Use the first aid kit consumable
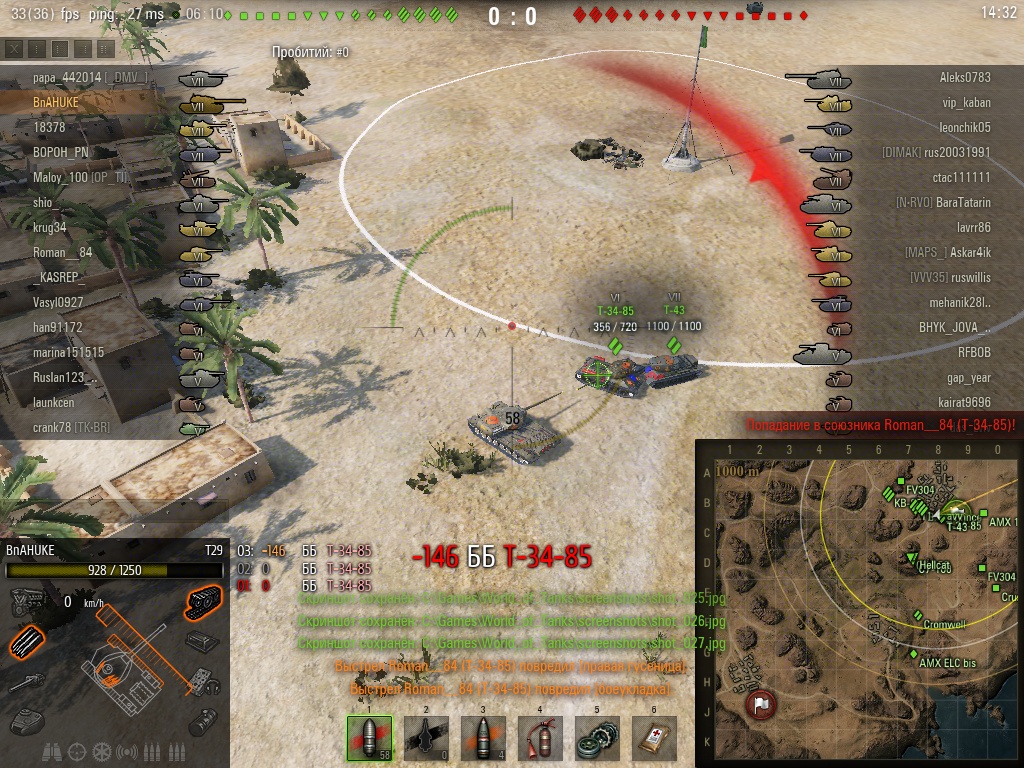The height and width of the screenshot is (768, 1024). click(654, 739)
